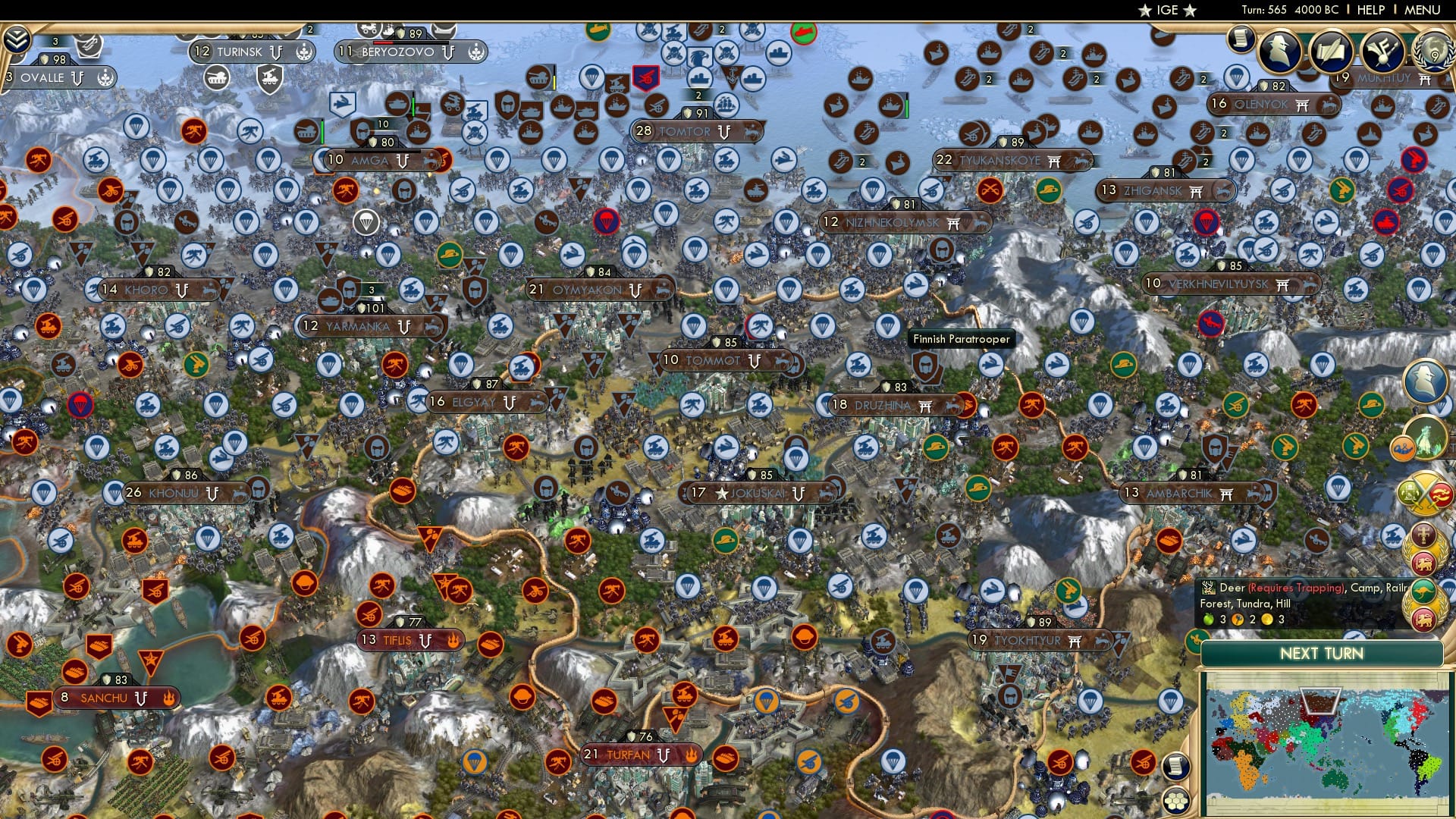Open the Diplomacy overview scroll-and-quill icon
The image size is (1456, 819).
[x=1332, y=52]
